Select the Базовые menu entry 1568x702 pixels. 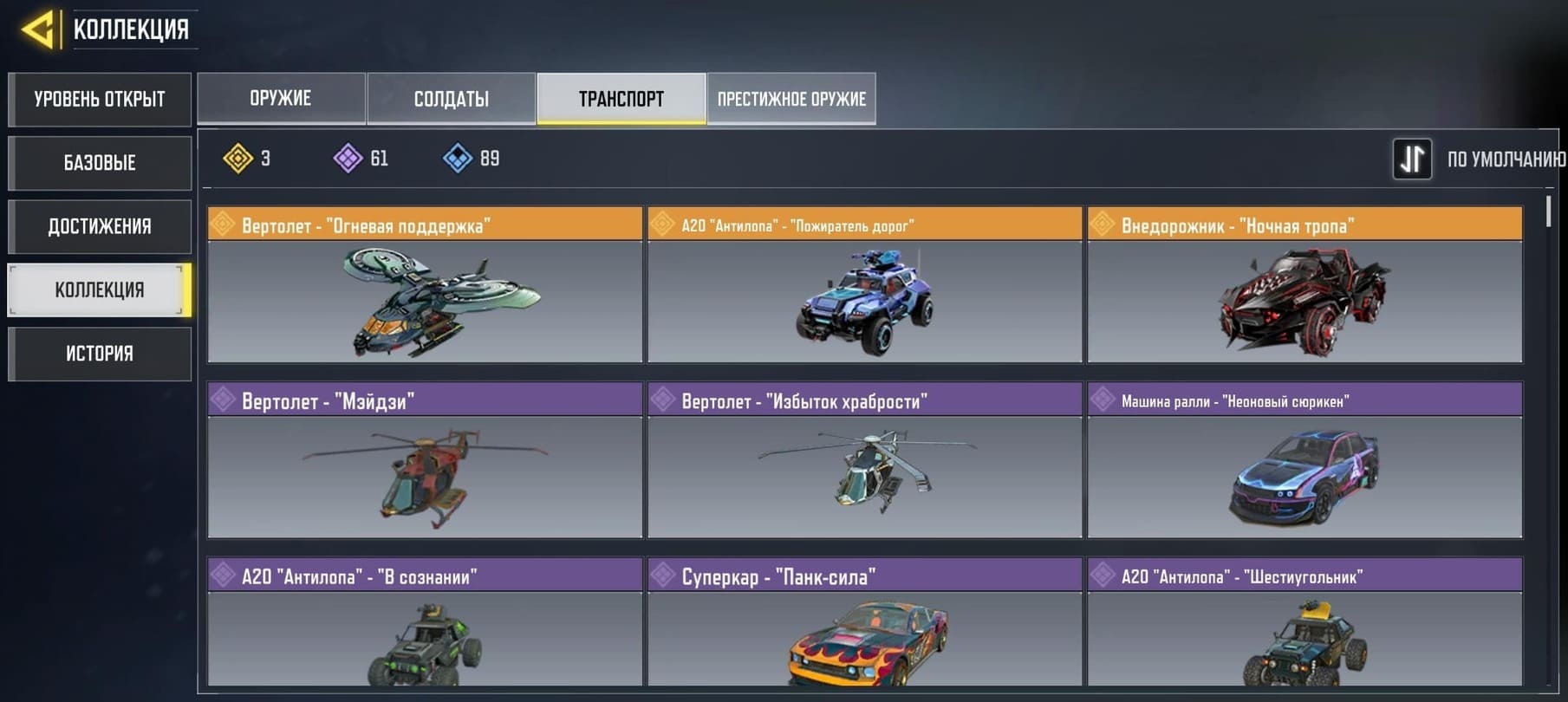(100, 163)
